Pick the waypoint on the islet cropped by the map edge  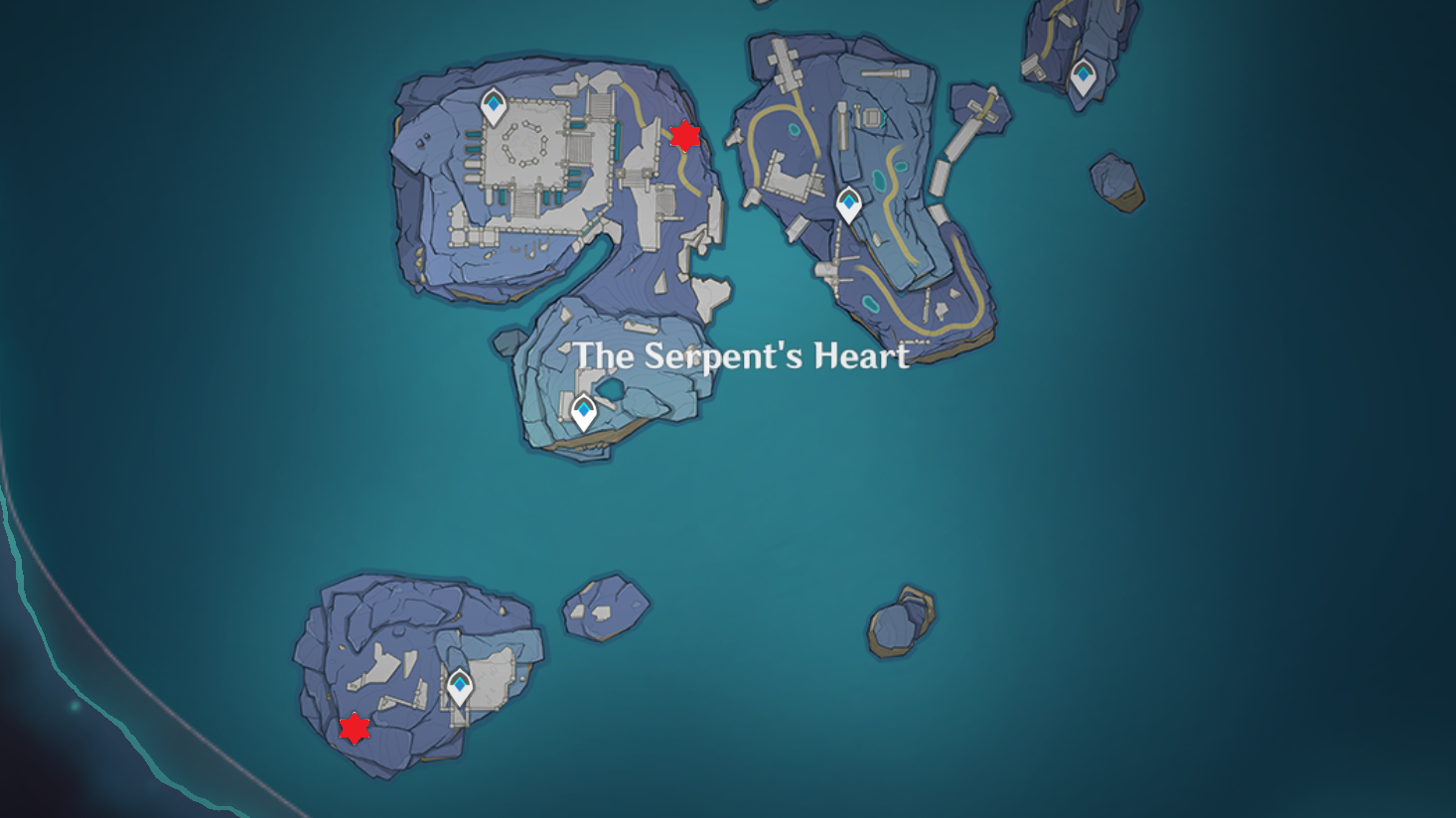(x=1083, y=76)
